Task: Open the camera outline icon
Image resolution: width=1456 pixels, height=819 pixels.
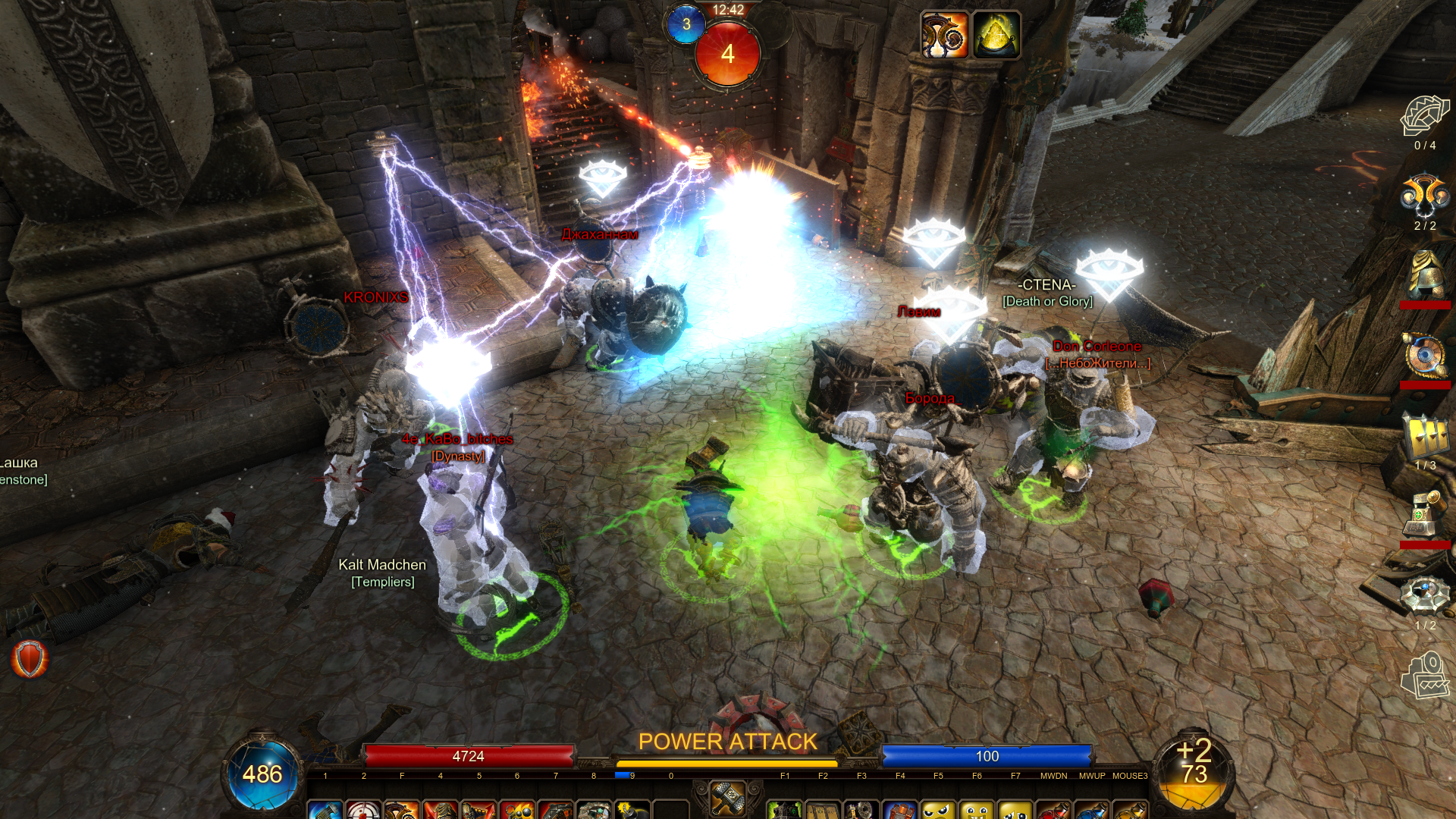Action: point(1424,675)
